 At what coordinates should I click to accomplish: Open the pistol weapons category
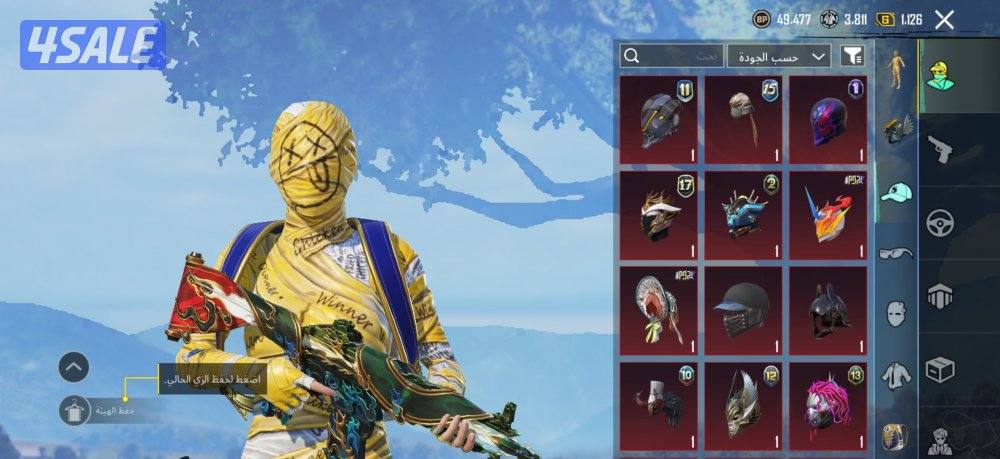tap(940, 150)
